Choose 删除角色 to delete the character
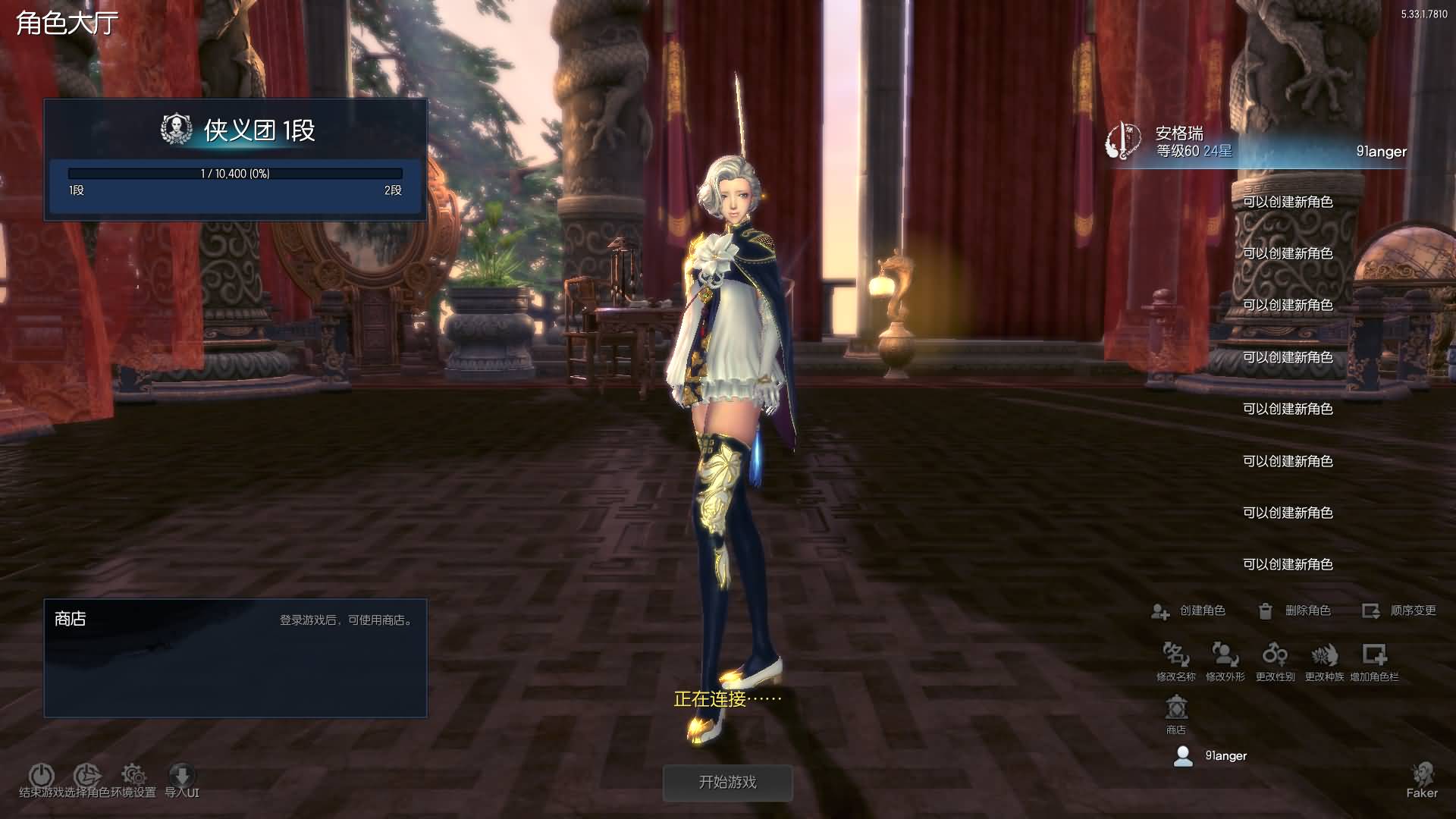The image size is (1456, 819). coord(1294,611)
